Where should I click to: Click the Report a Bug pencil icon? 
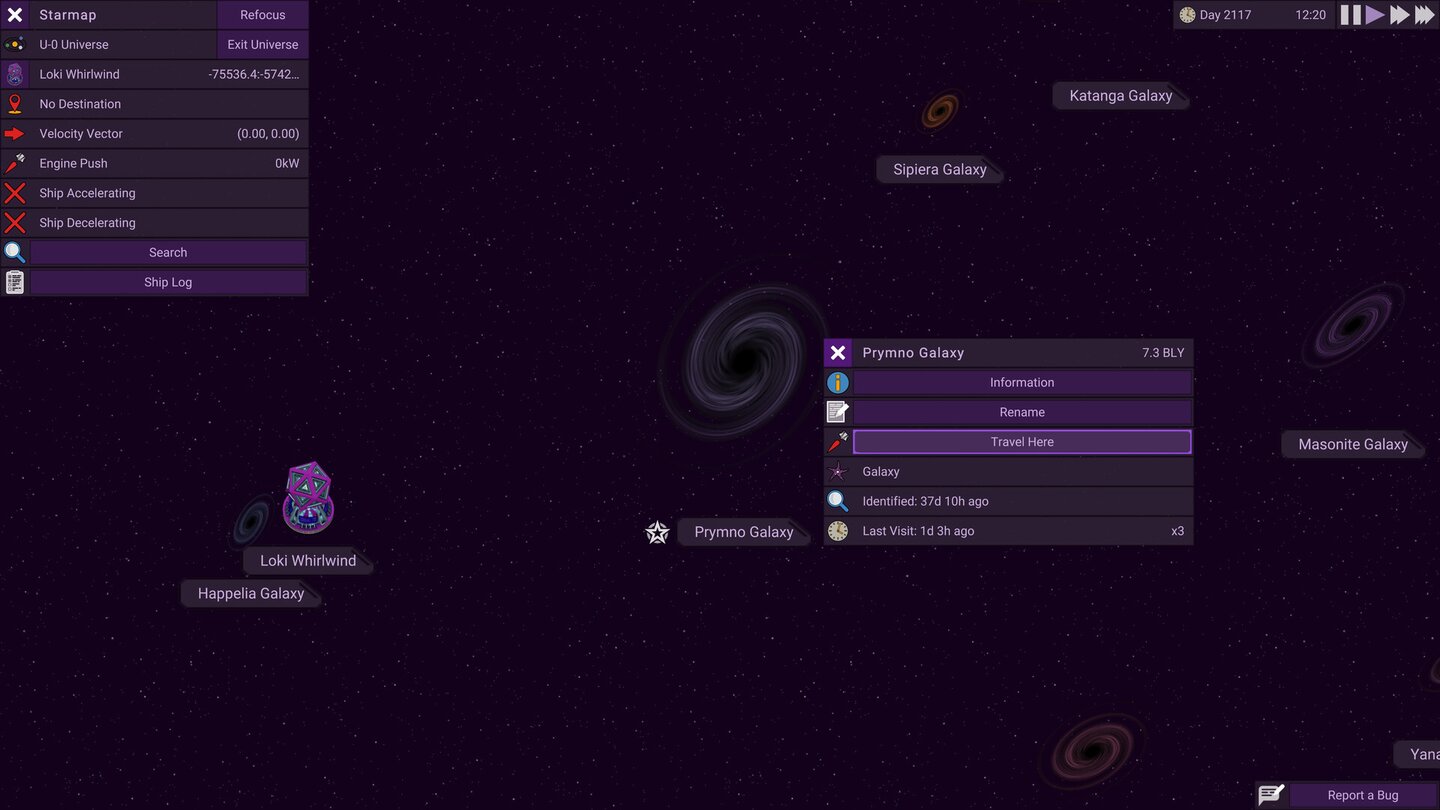(1271, 793)
